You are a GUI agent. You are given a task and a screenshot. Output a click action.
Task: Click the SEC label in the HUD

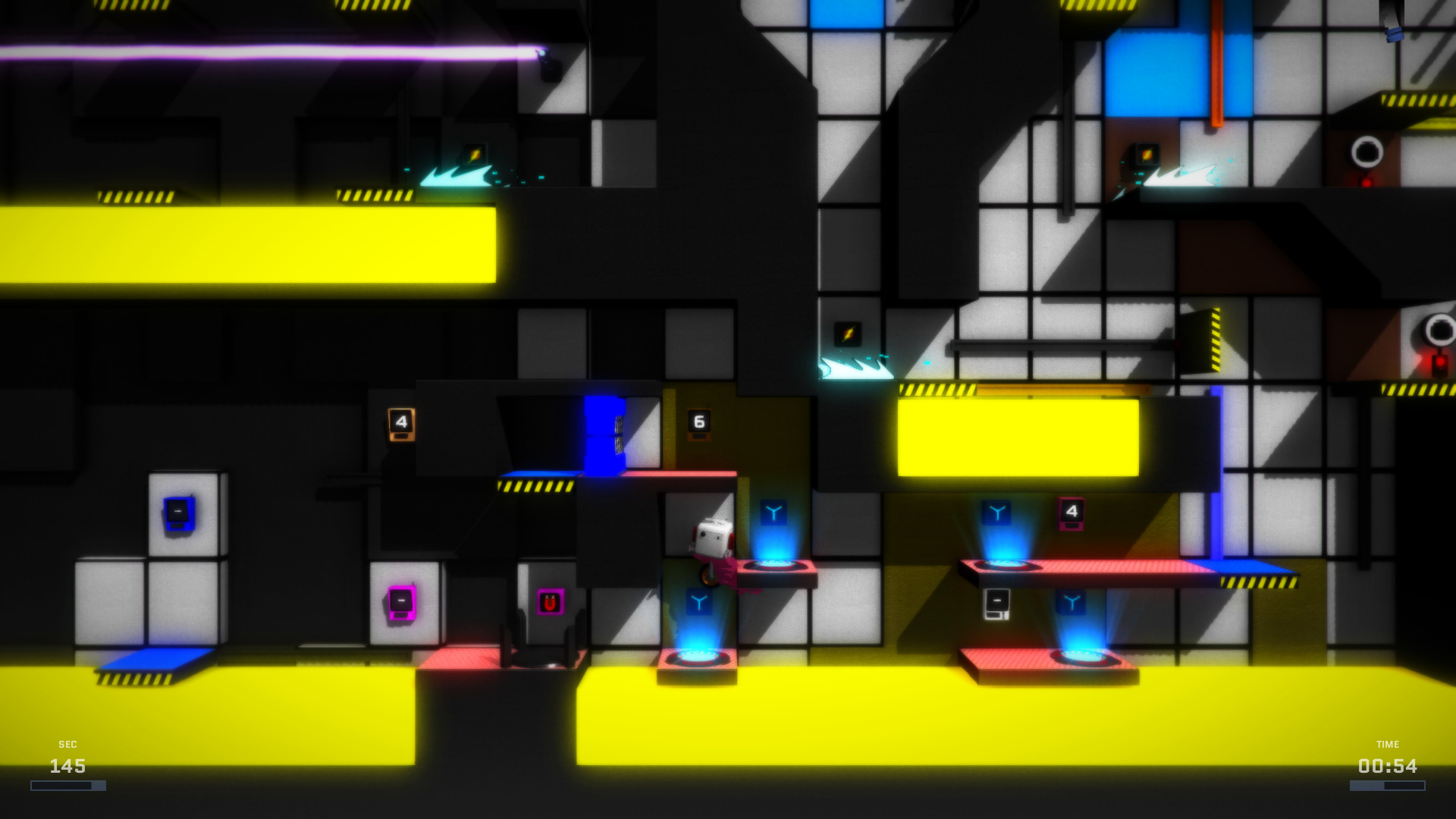click(67, 744)
